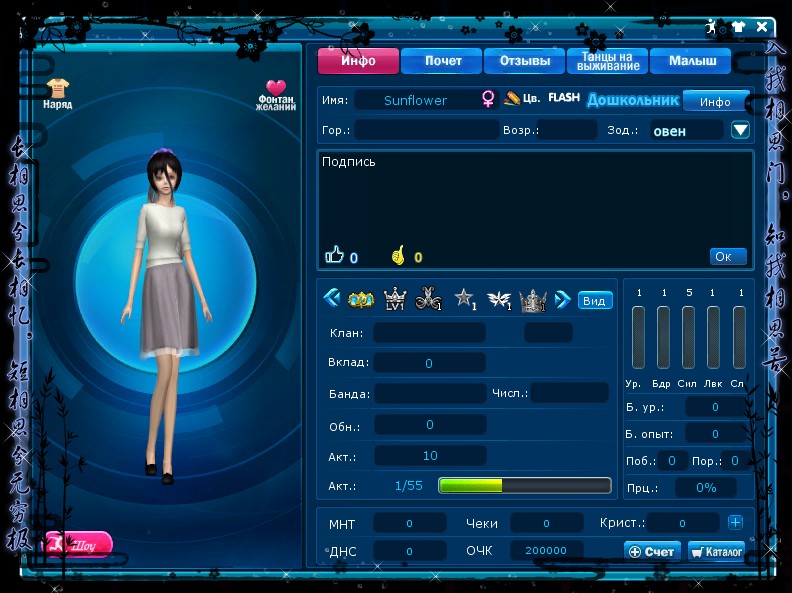Image resolution: width=792 pixels, height=593 pixels.
Task: Click the Вид button
Action: 595,300
